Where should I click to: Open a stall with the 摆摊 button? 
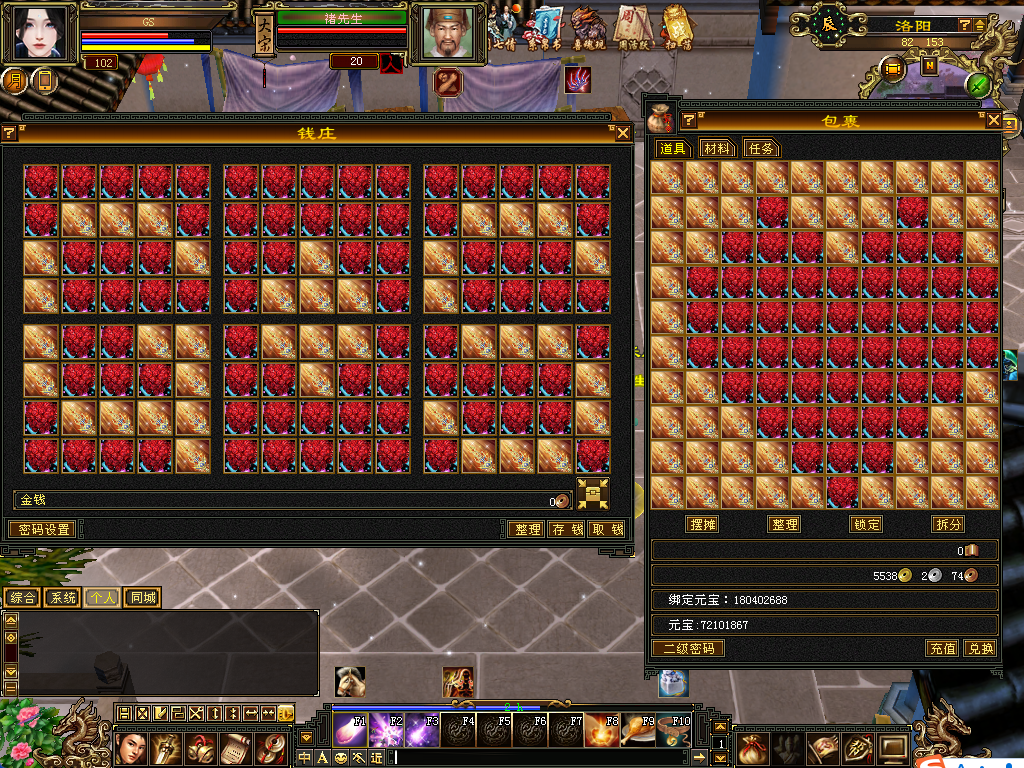point(703,524)
